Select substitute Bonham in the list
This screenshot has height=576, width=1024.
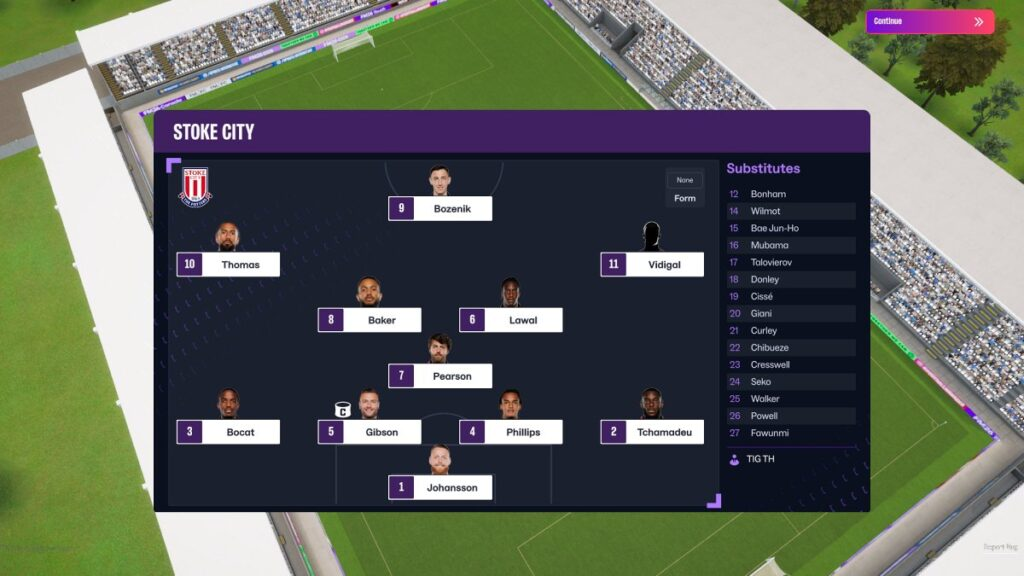pyautogui.click(x=790, y=194)
